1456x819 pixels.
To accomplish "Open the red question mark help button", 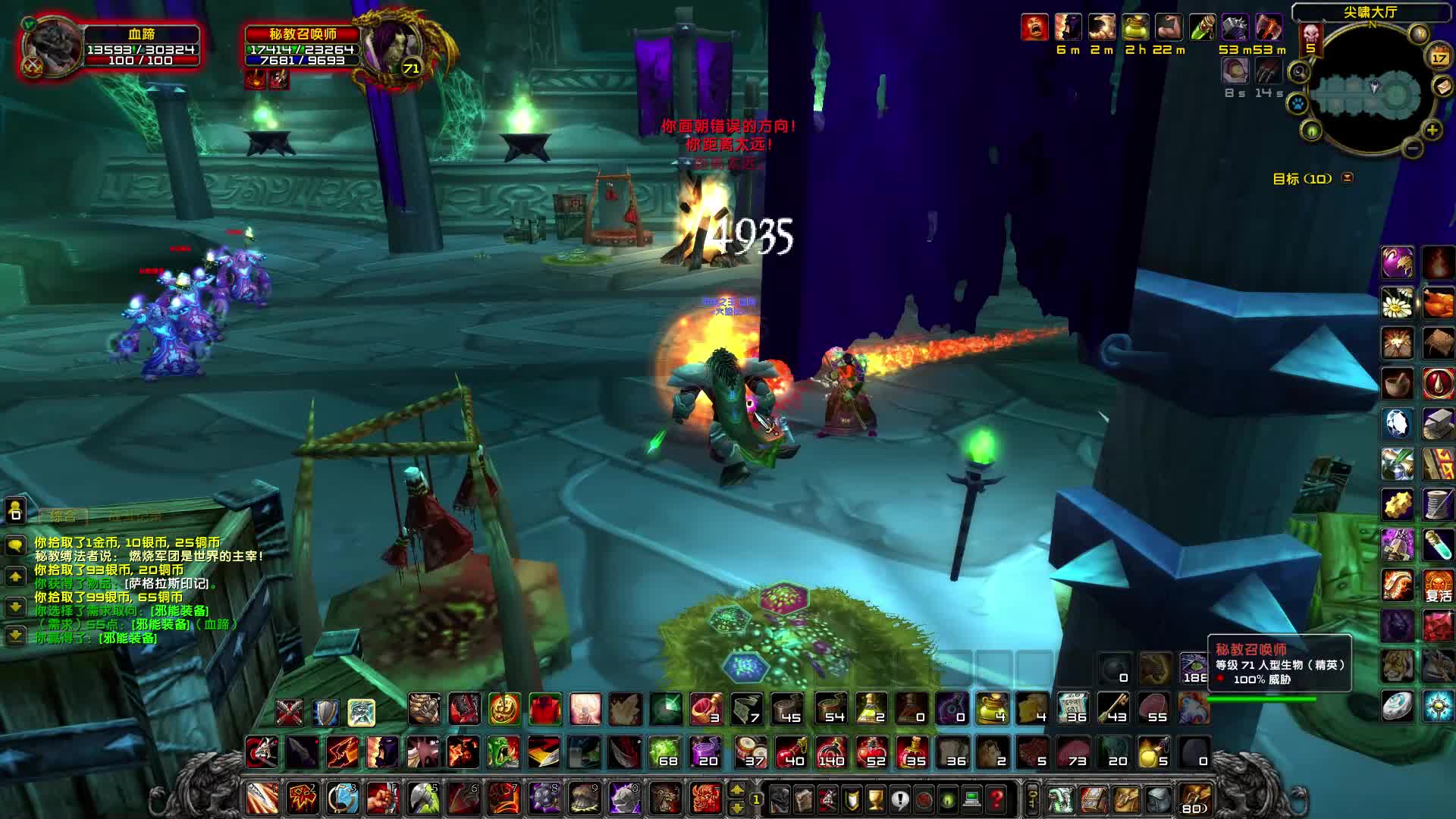I will [996, 799].
